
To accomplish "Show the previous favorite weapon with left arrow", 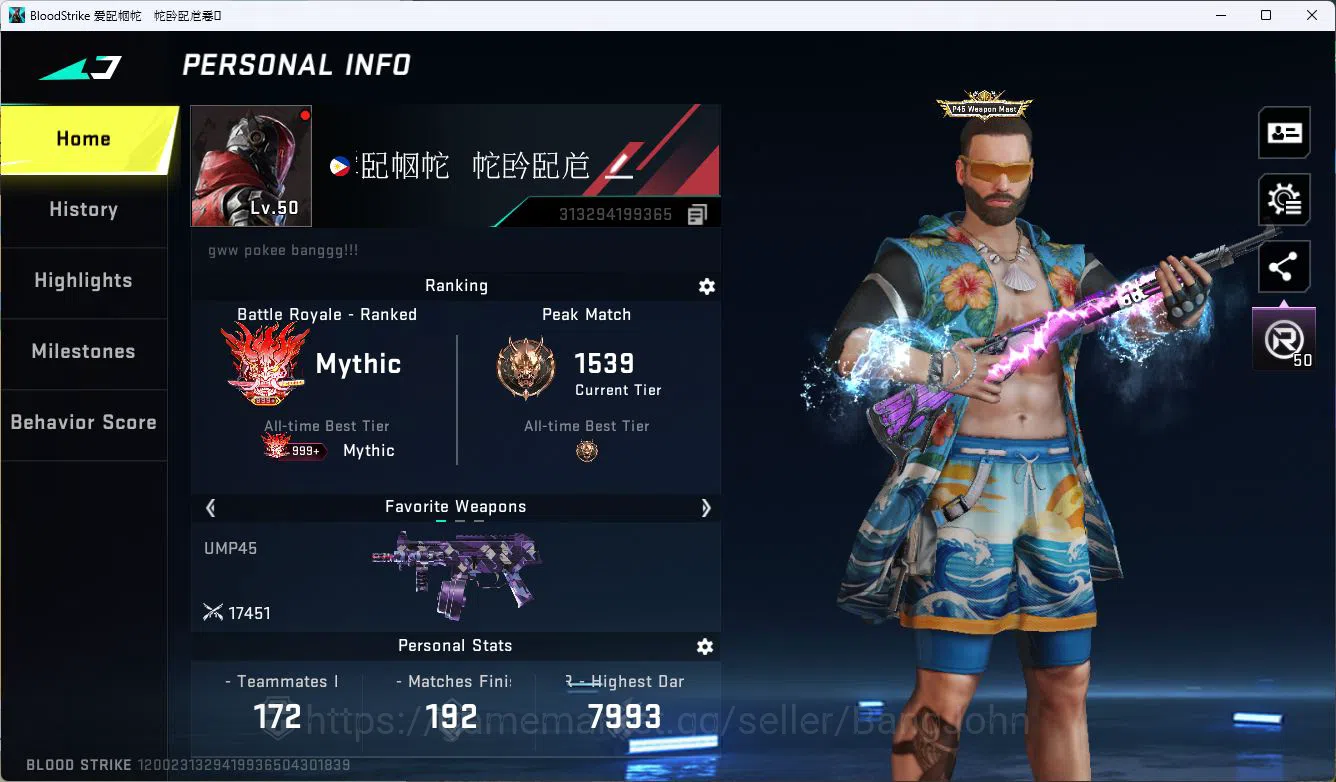I will 211,508.
